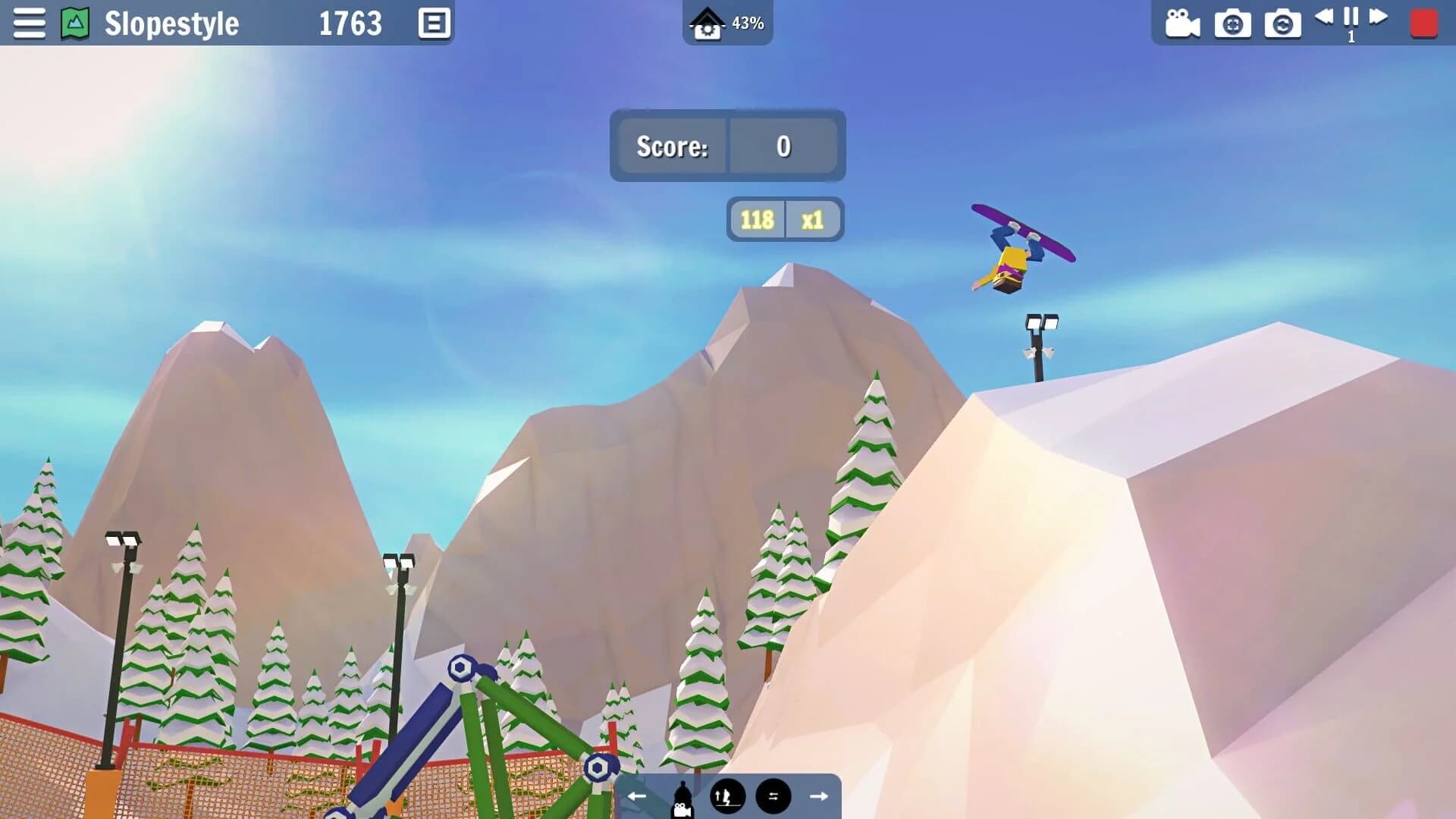
Task: Click the camera screenshot capture icon
Action: click(x=1233, y=24)
